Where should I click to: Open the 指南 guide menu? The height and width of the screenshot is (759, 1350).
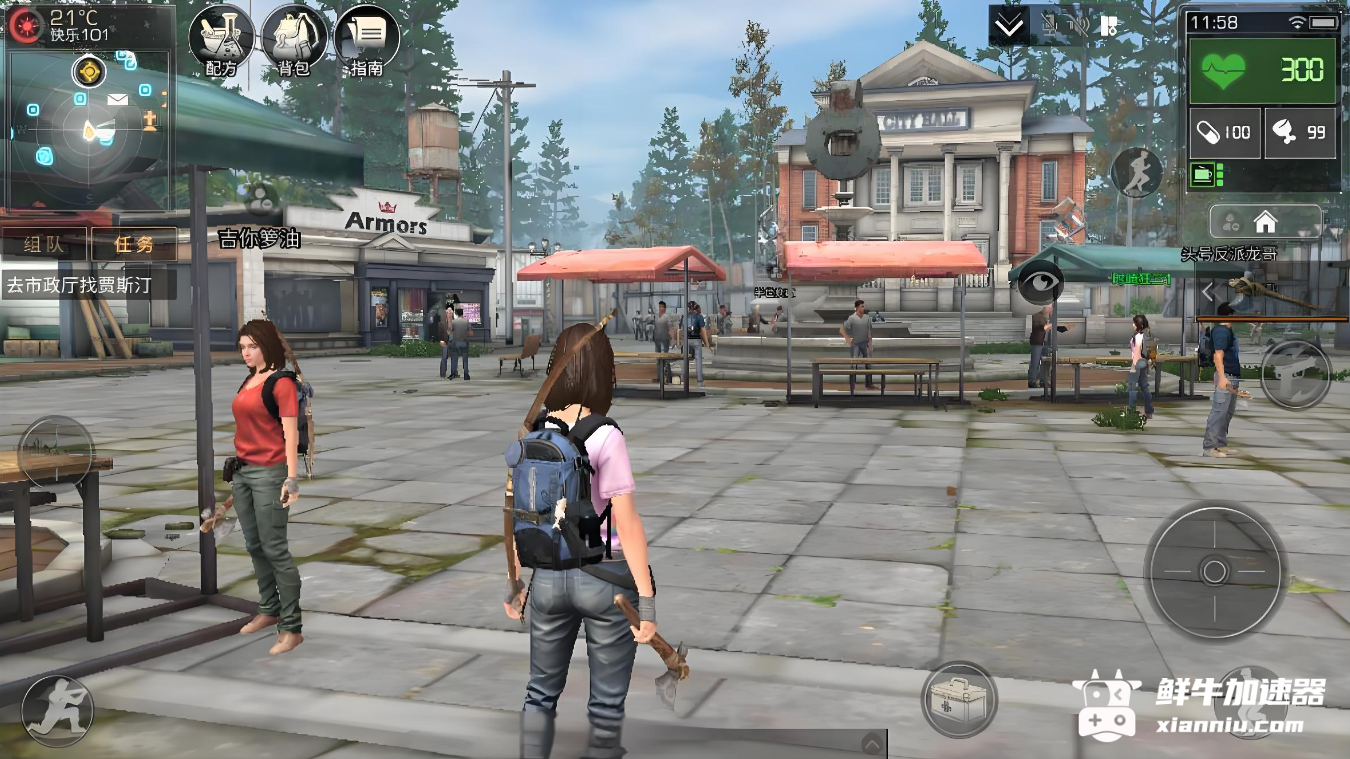tap(367, 40)
